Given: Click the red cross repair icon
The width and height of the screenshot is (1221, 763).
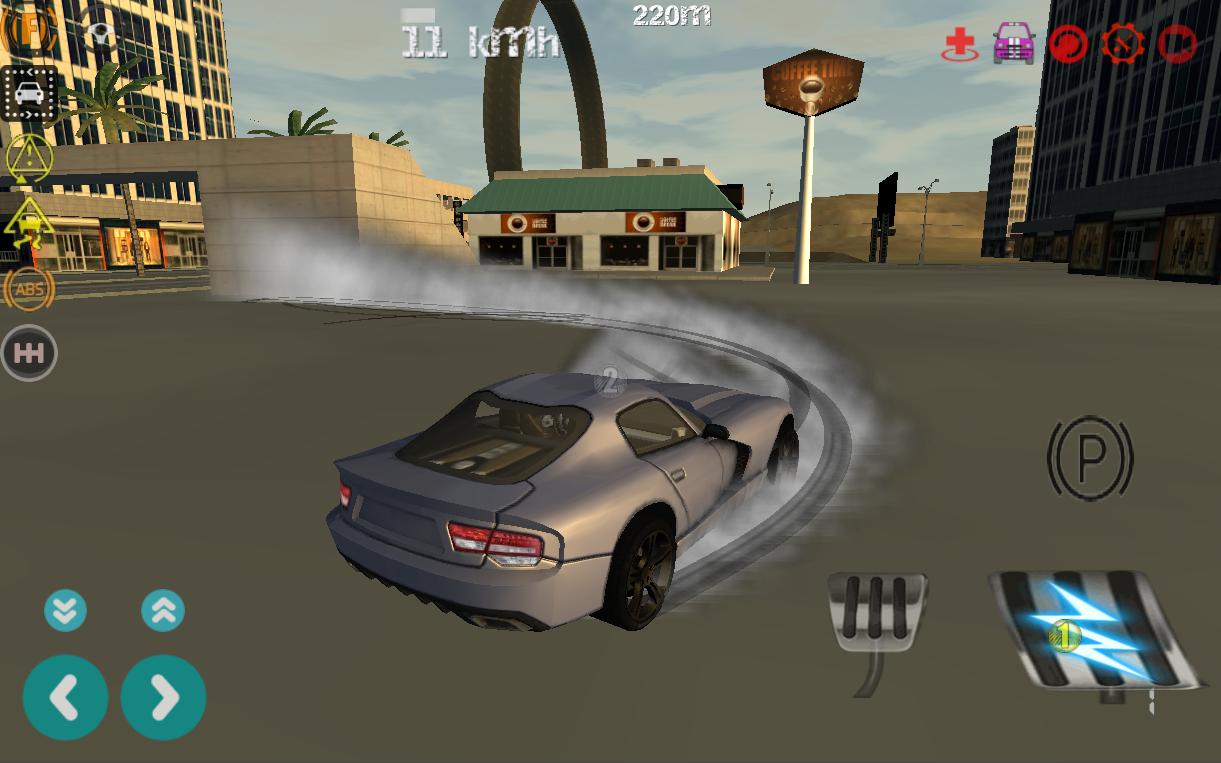Looking at the screenshot, I should pyautogui.click(x=960, y=44).
